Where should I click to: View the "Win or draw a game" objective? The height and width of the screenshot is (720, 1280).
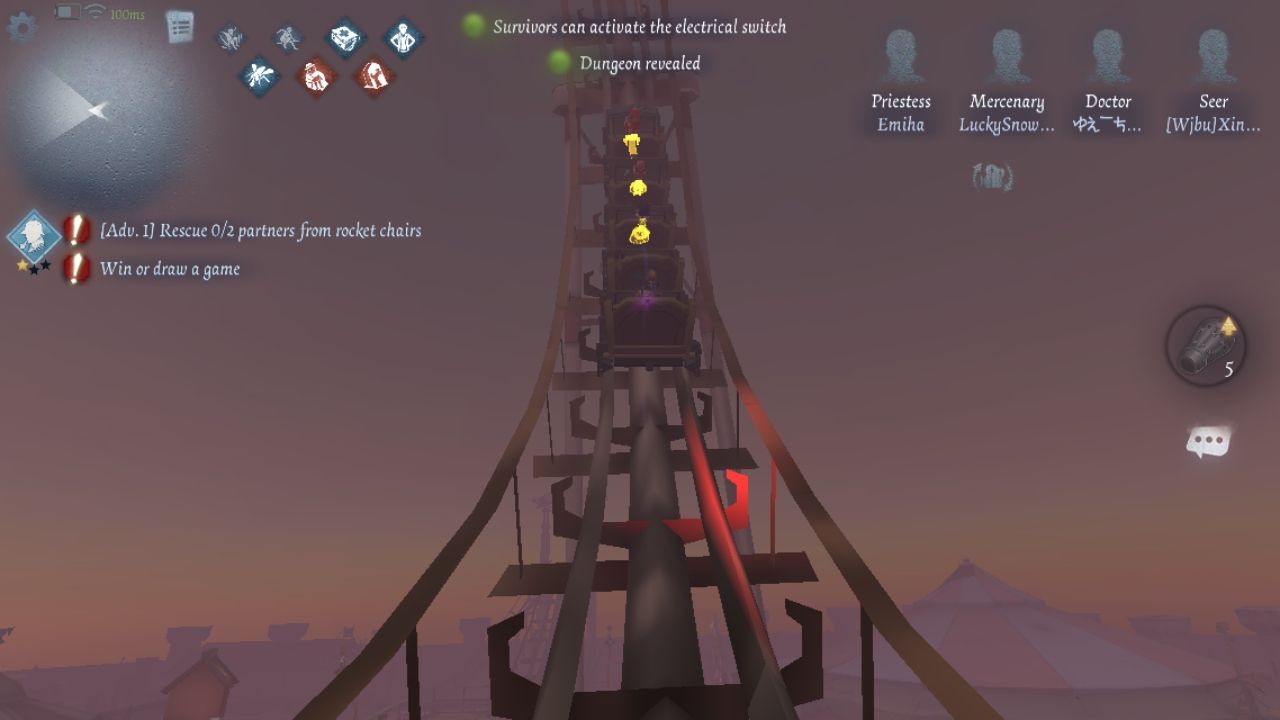(x=170, y=269)
